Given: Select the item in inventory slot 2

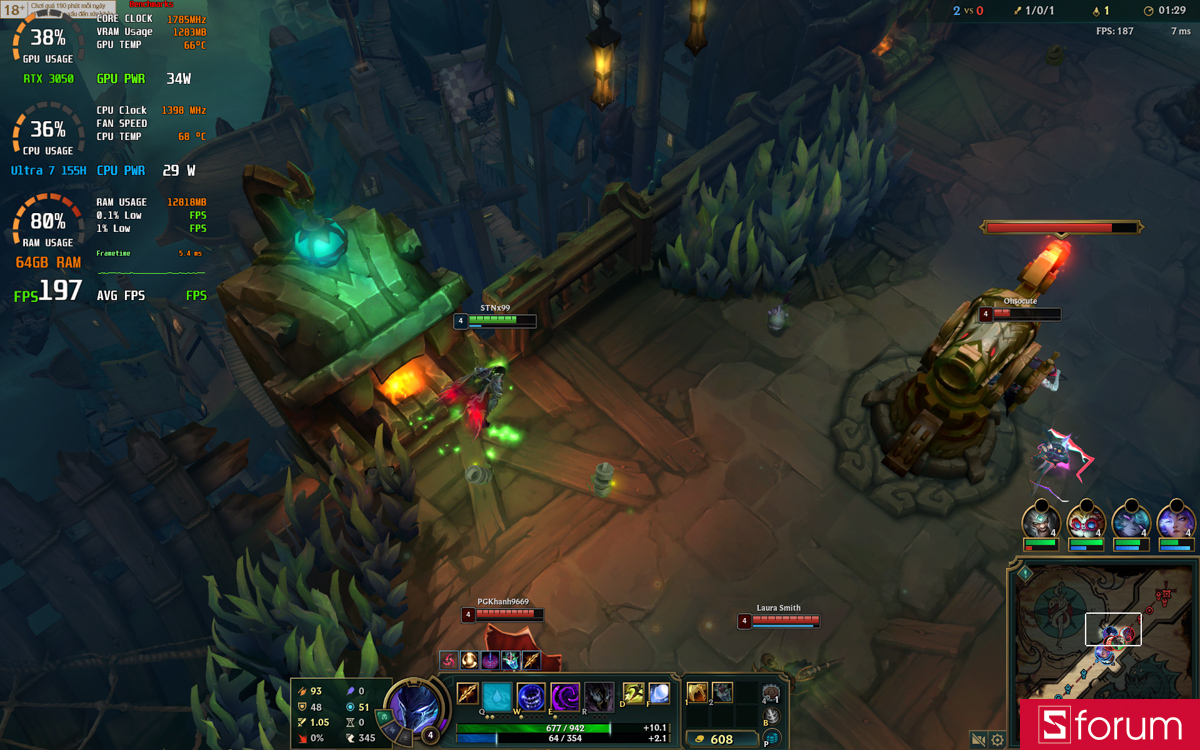Looking at the screenshot, I should pyautogui.click(x=722, y=692).
